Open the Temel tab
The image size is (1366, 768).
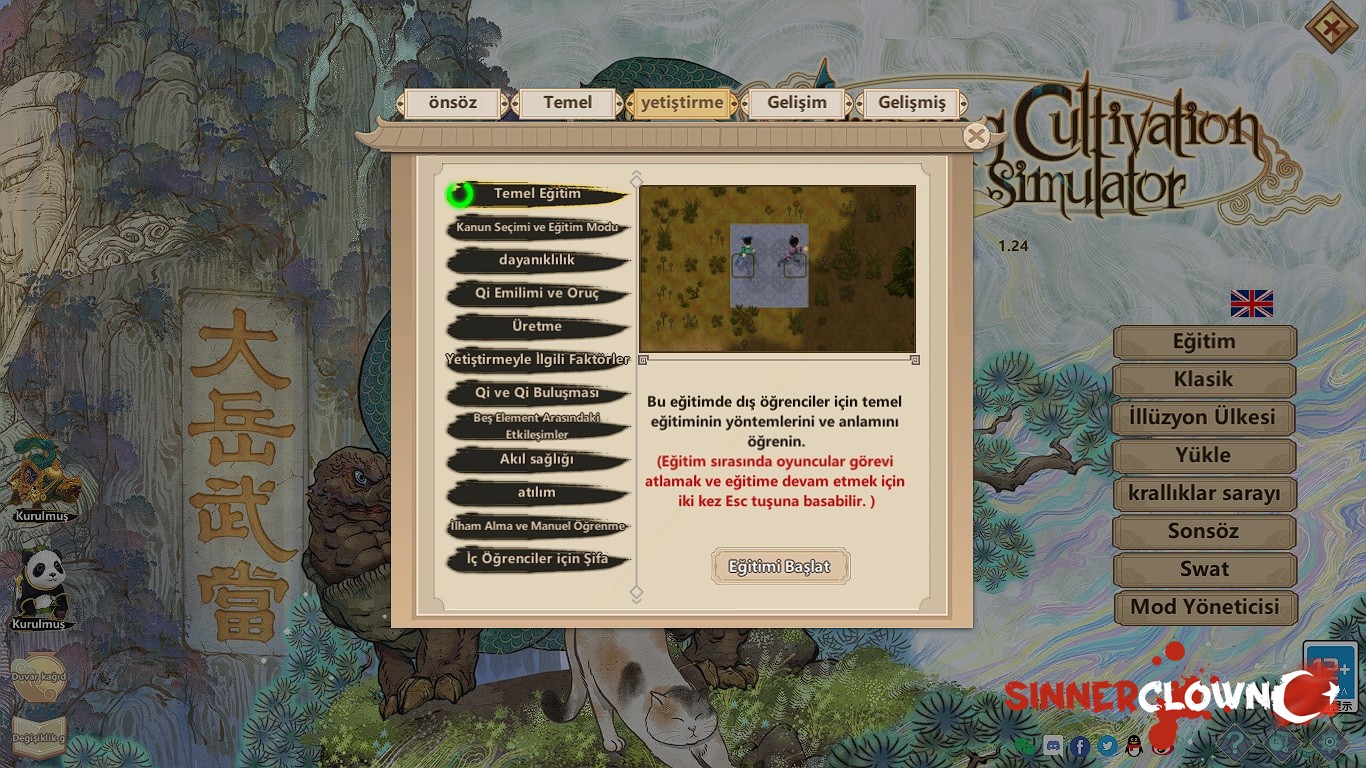point(567,103)
